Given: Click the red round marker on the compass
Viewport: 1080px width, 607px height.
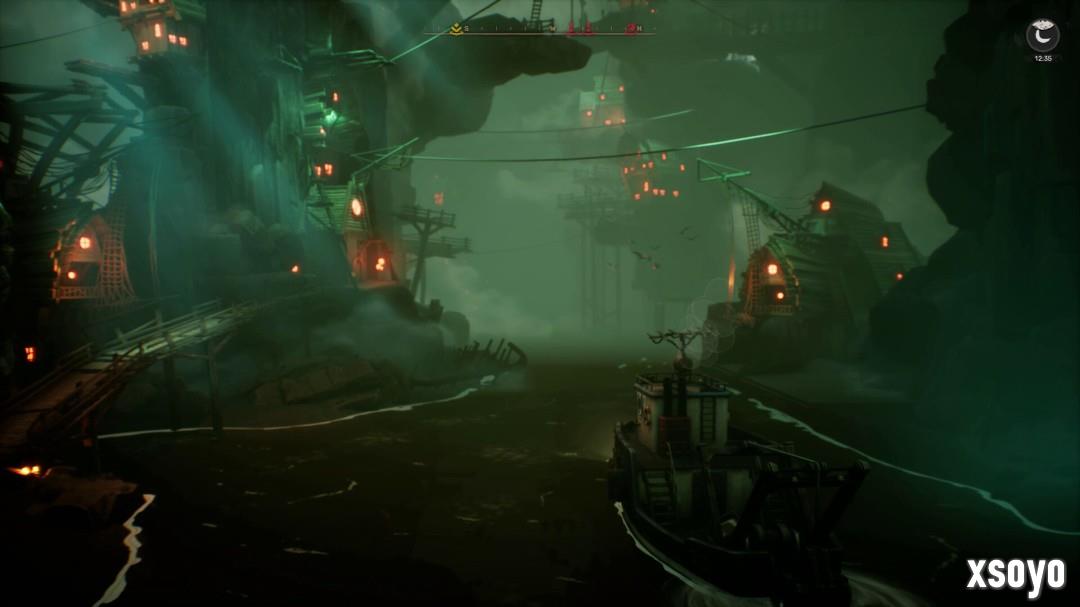Looking at the screenshot, I should (x=630, y=29).
